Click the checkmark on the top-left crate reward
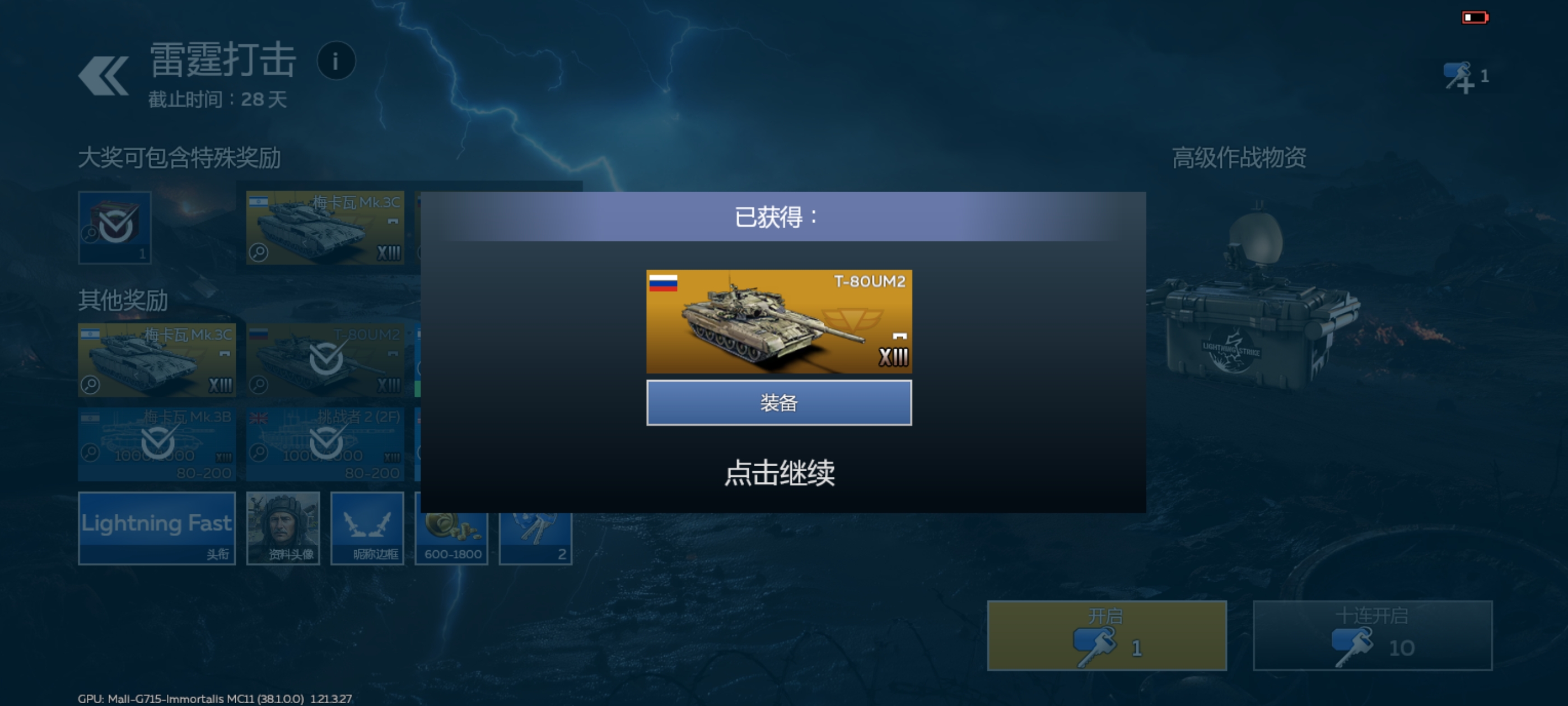 coord(115,226)
